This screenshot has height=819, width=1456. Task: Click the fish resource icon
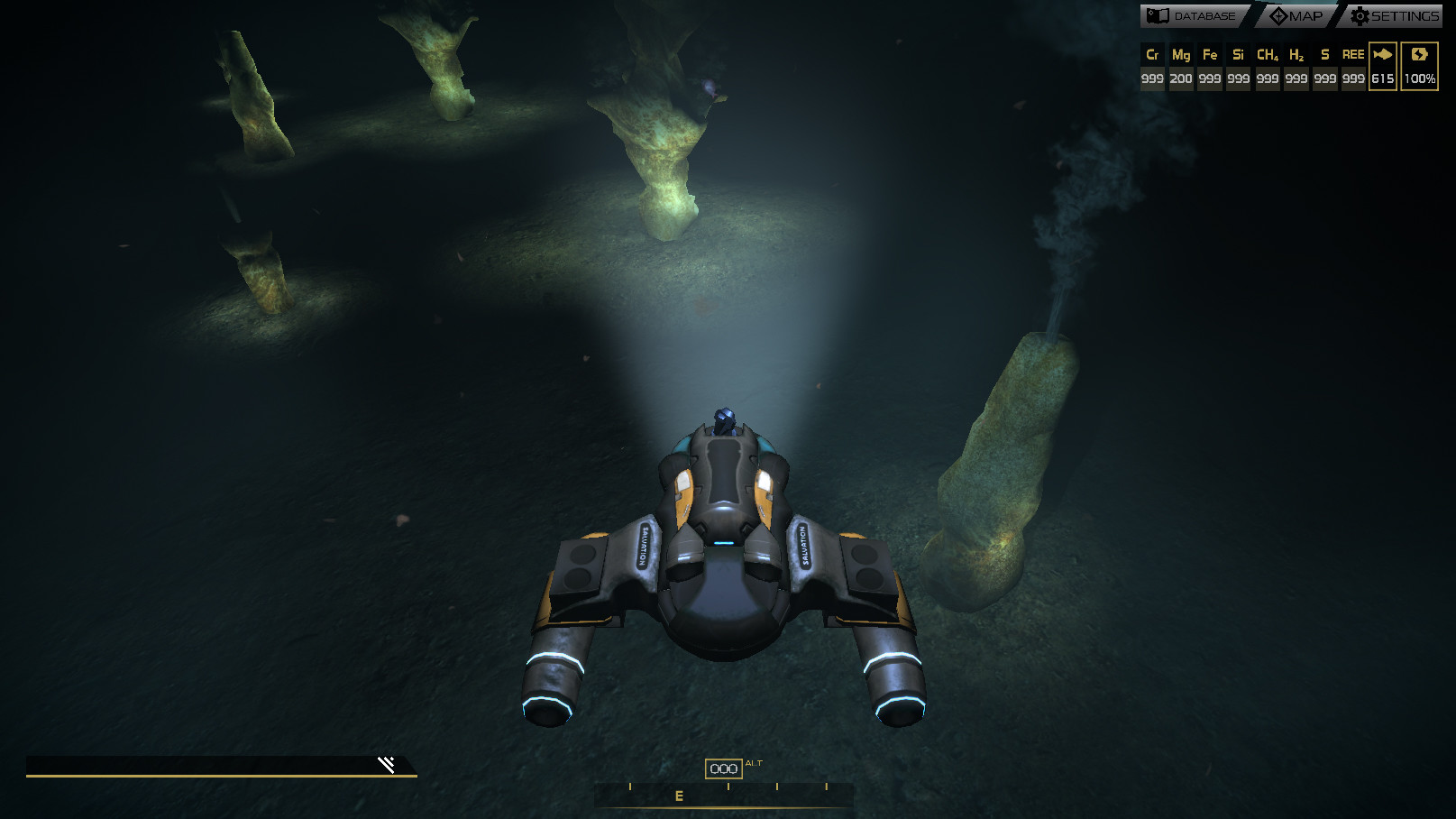coord(1382,54)
